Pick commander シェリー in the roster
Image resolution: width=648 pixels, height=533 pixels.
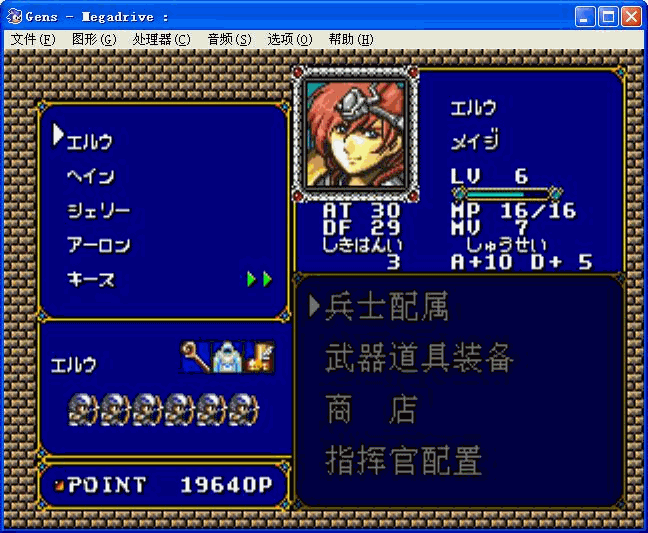tap(98, 211)
